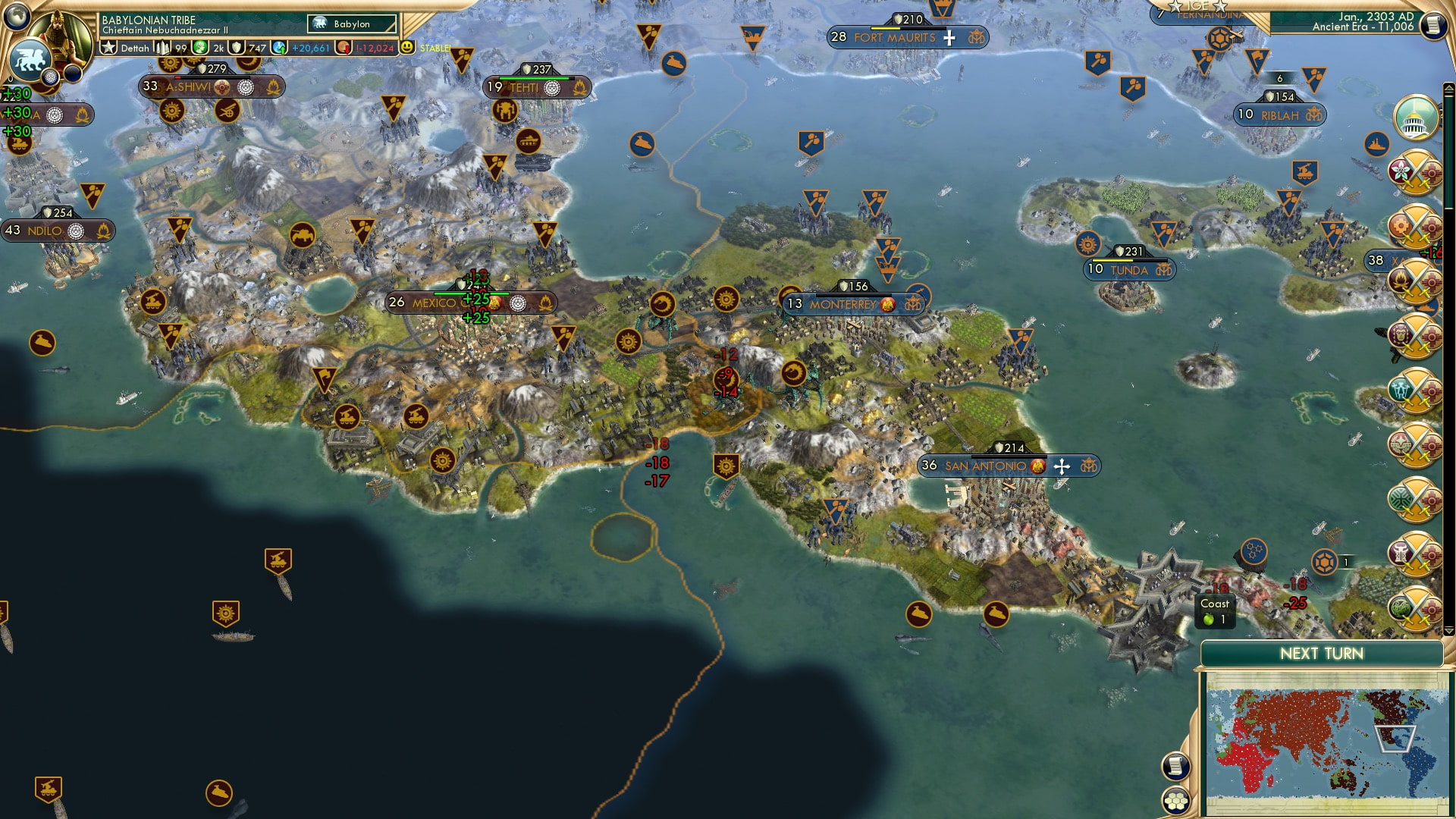This screenshot has height=819, width=1456.
Task: Select the capitol building notification
Action: point(1415,118)
